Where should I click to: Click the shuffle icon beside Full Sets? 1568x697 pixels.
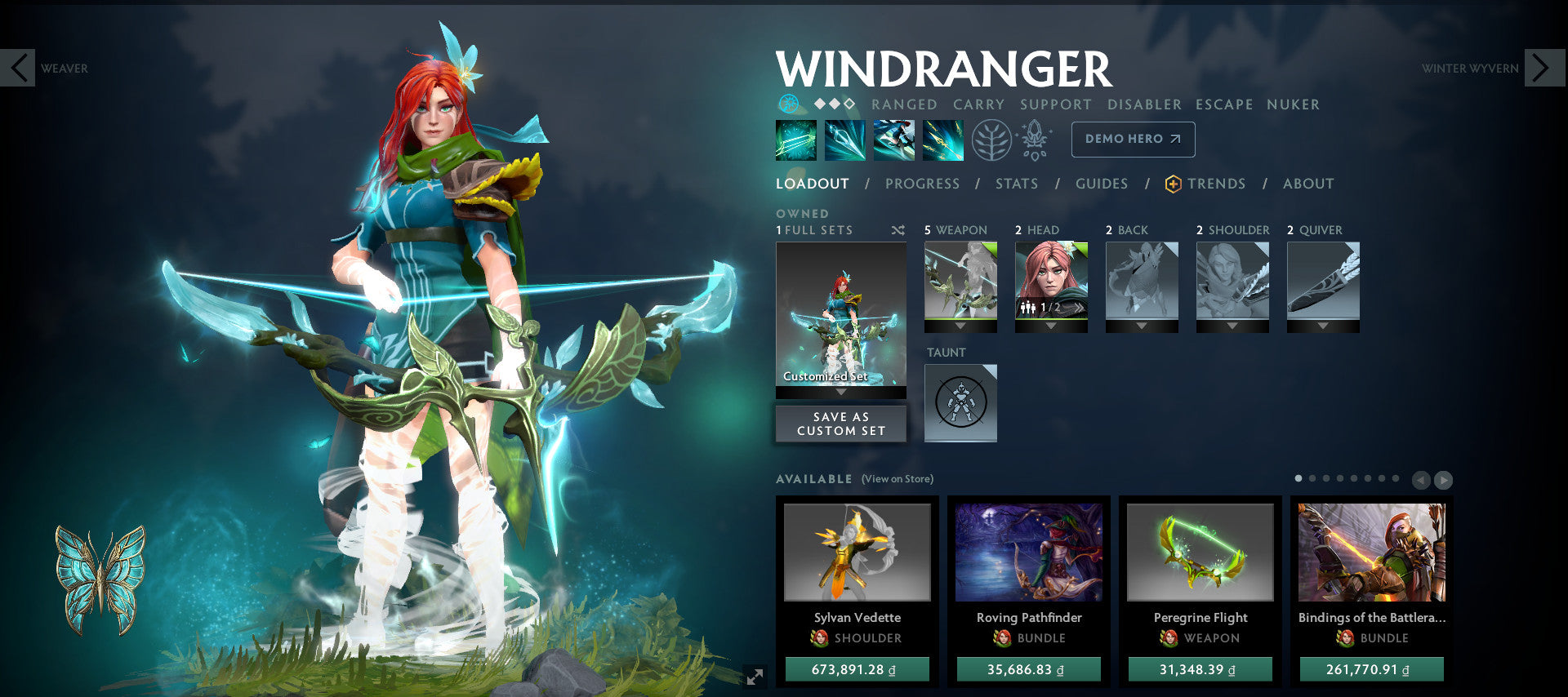(898, 230)
